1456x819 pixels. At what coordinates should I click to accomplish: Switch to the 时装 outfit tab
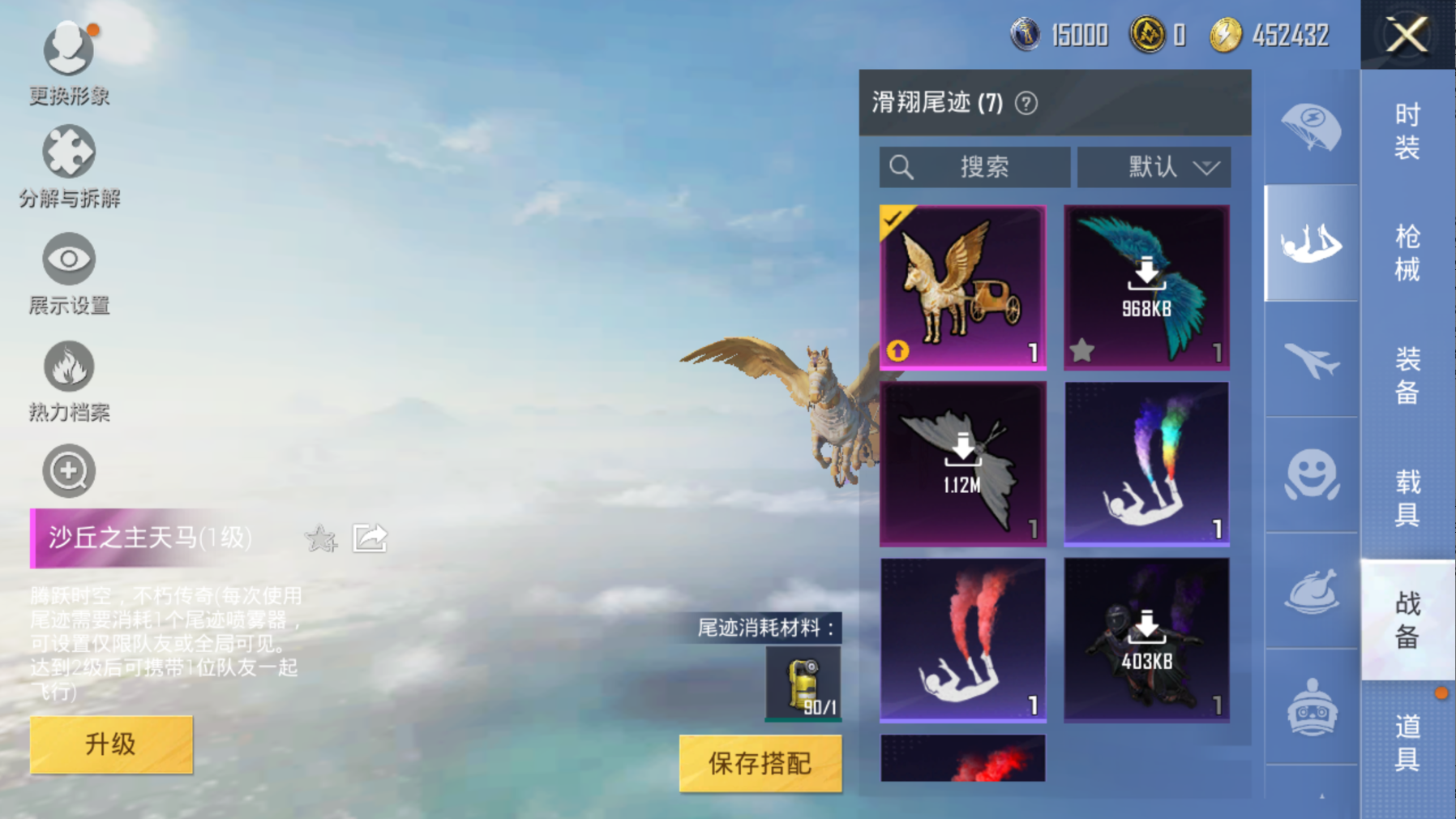click(x=1407, y=131)
